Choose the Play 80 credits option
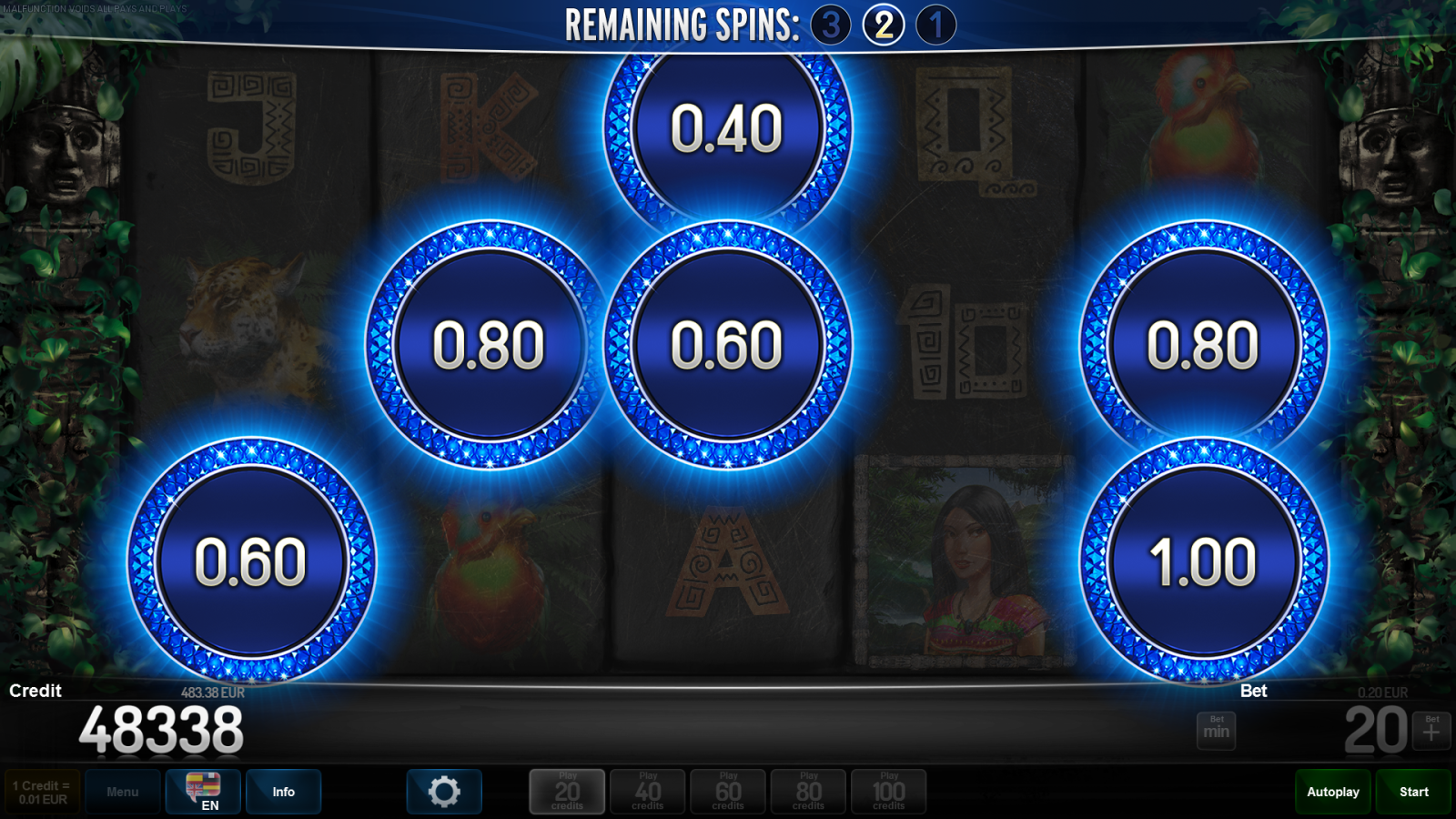Image resolution: width=1456 pixels, height=819 pixels. pyautogui.click(x=808, y=792)
